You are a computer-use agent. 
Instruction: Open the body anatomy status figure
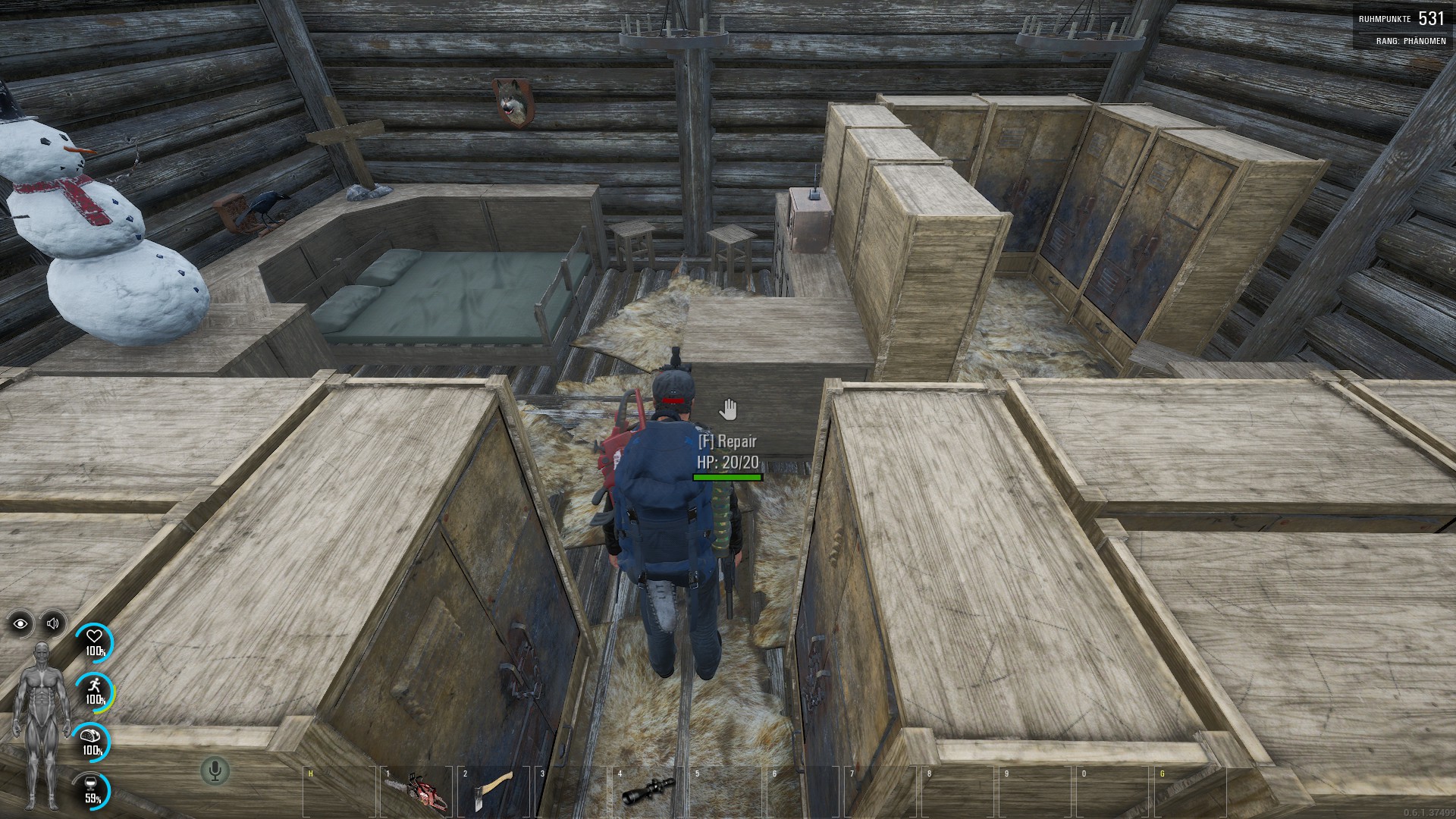pos(42,726)
